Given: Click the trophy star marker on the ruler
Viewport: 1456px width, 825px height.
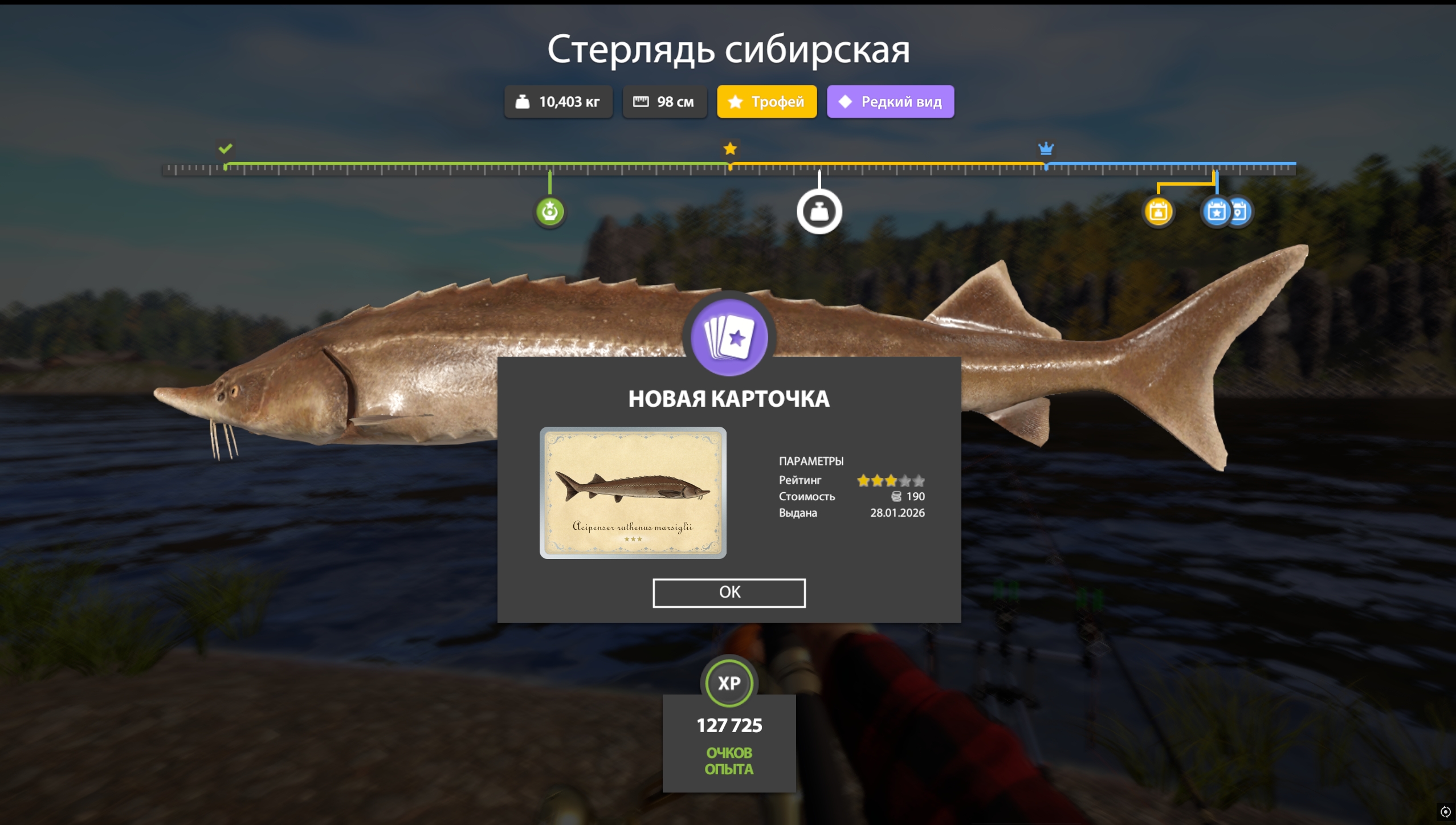Looking at the screenshot, I should 730,149.
